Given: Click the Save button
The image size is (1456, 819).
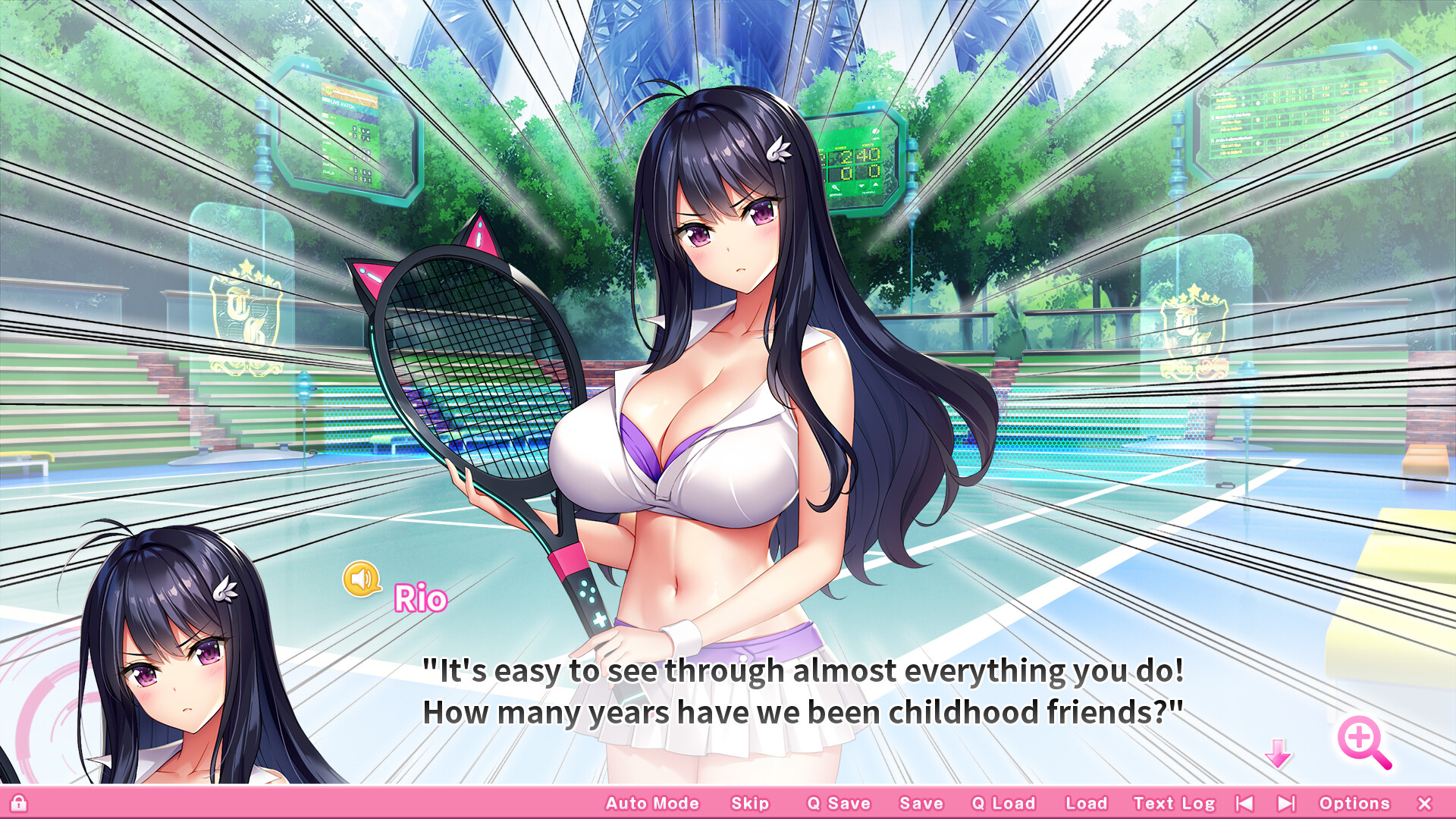Looking at the screenshot, I should tap(921, 802).
